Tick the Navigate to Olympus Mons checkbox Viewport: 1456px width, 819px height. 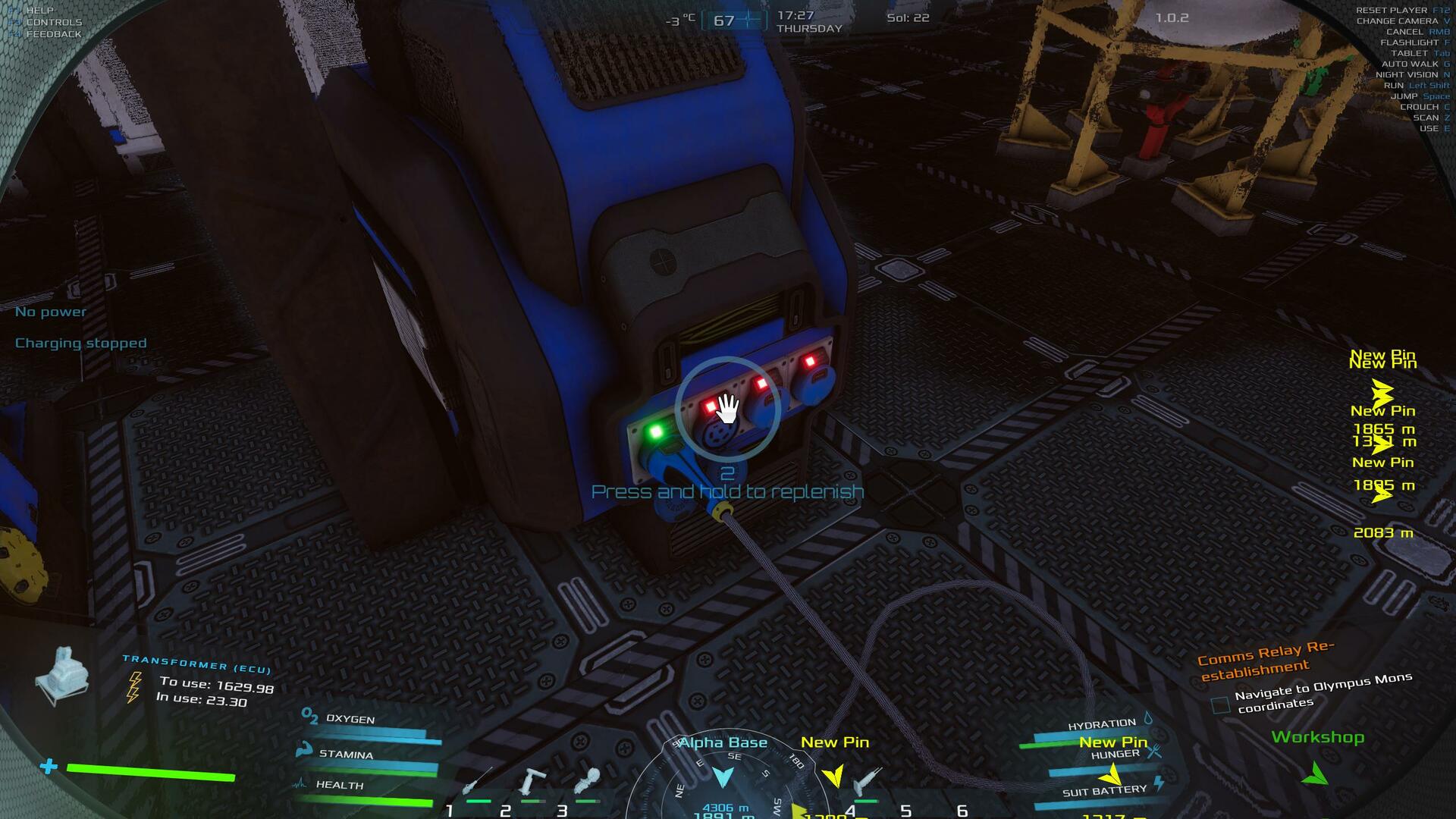click(1220, 705)
